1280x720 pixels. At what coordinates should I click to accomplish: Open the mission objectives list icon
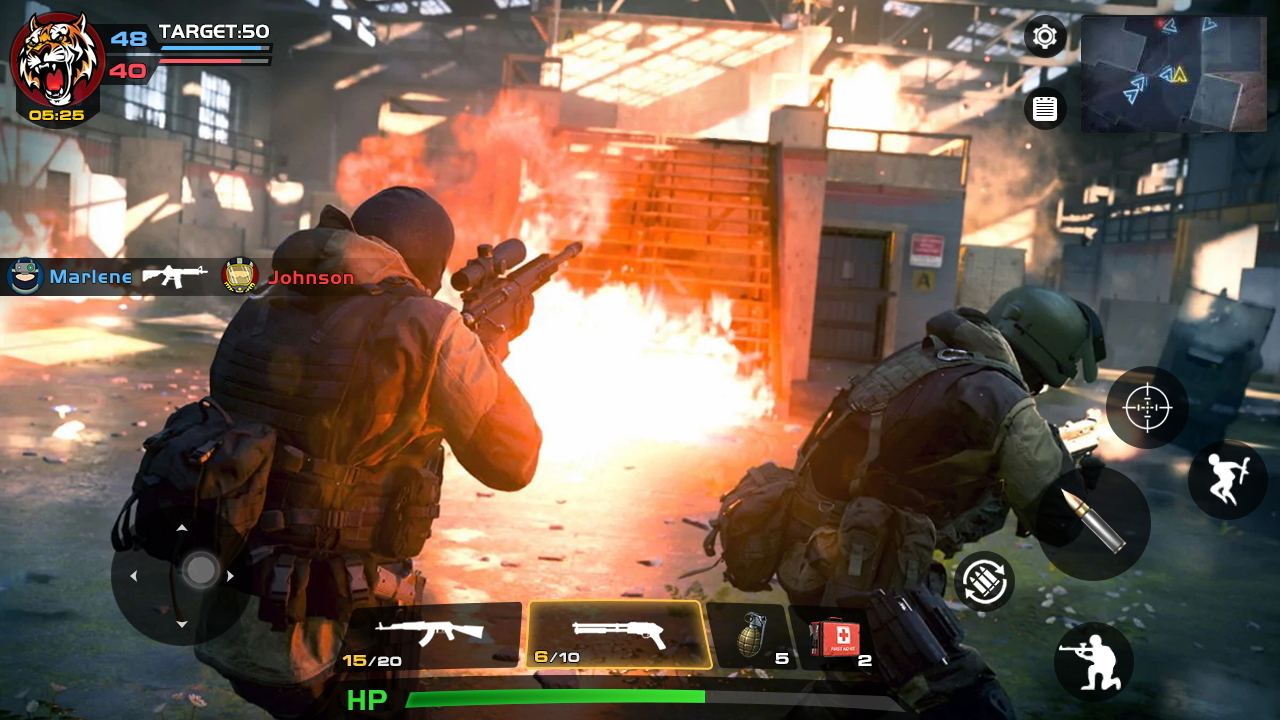(1044, 108)
